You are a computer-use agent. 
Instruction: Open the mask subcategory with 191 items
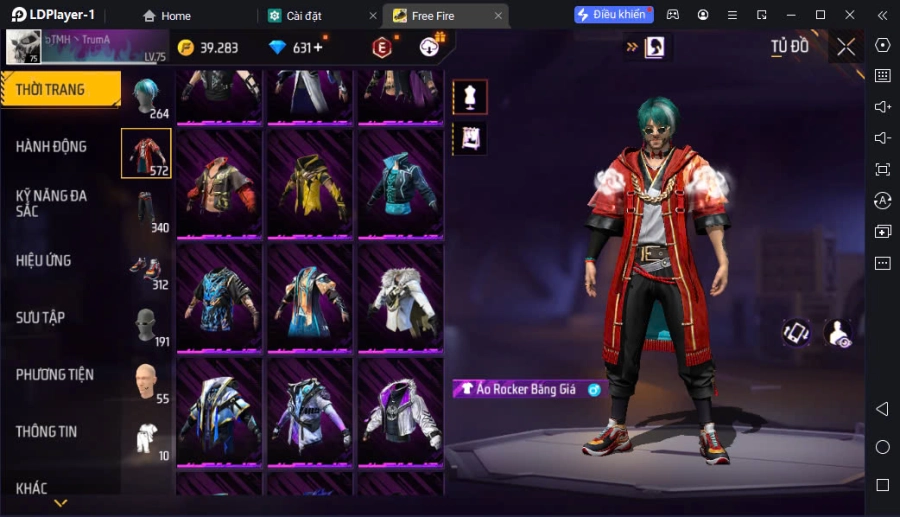click(147, 325)
